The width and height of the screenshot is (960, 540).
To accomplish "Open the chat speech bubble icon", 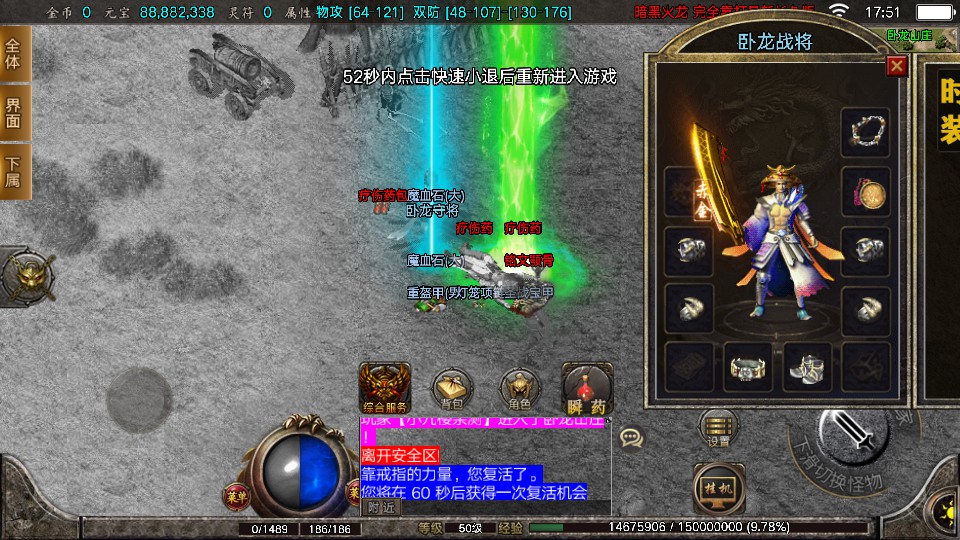I will click(631, 437).
